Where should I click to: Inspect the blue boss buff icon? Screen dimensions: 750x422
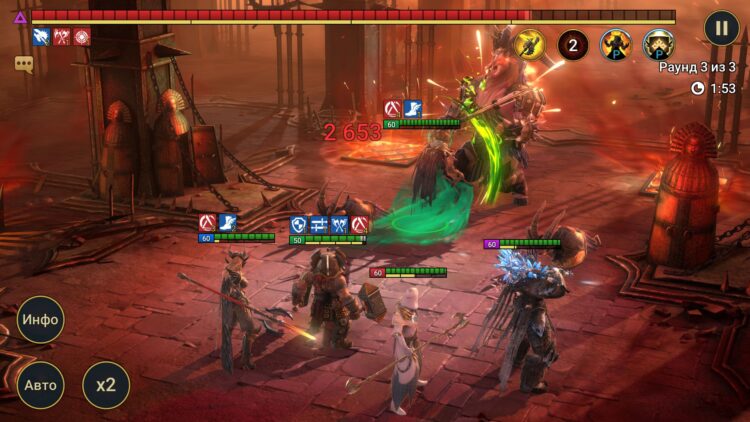(41, 37)
